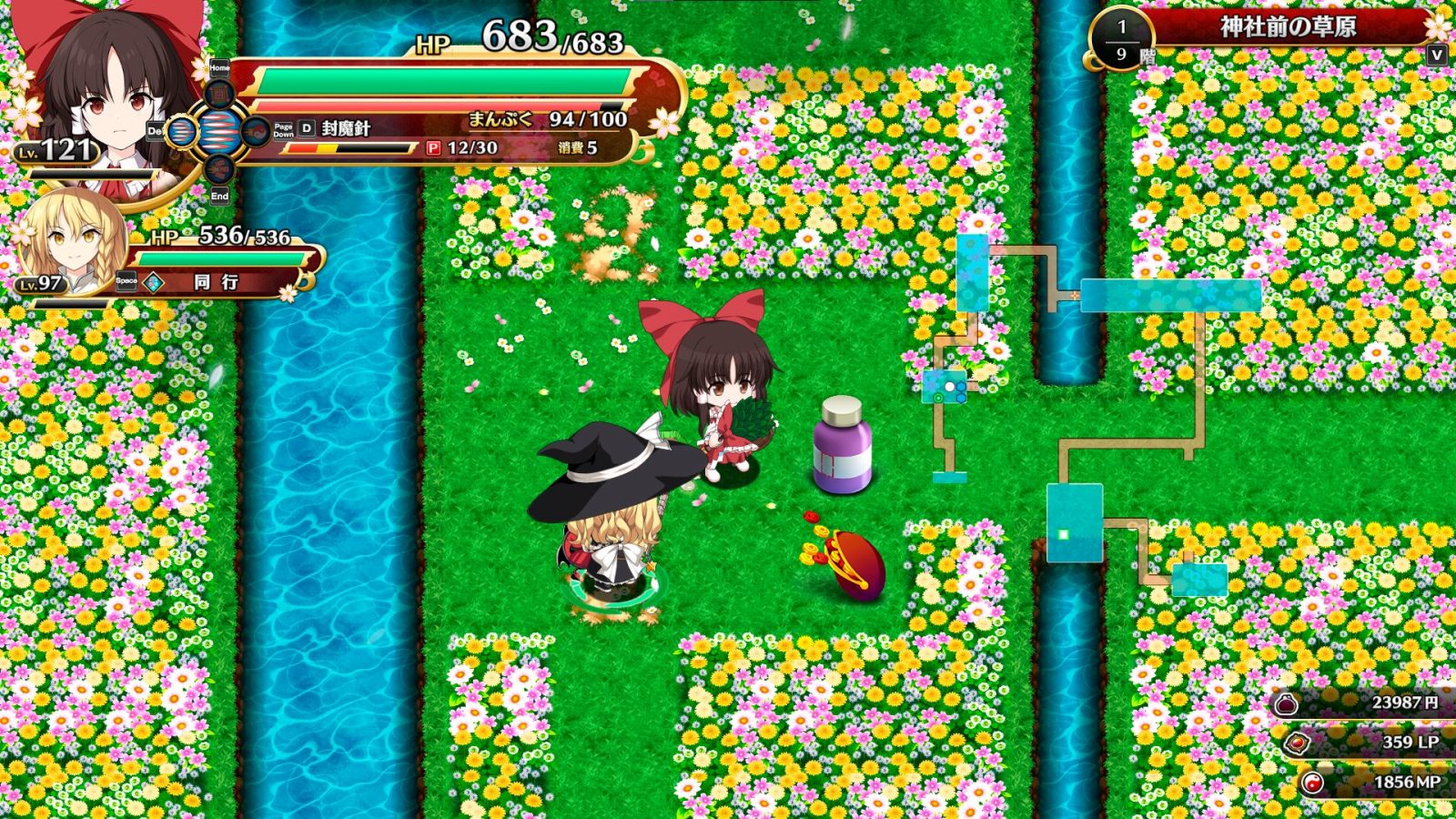The width and height of the screenshot is (1456, 819).
Task: Select the top skill icon labeled Home
Action: (x=219, y=94)
